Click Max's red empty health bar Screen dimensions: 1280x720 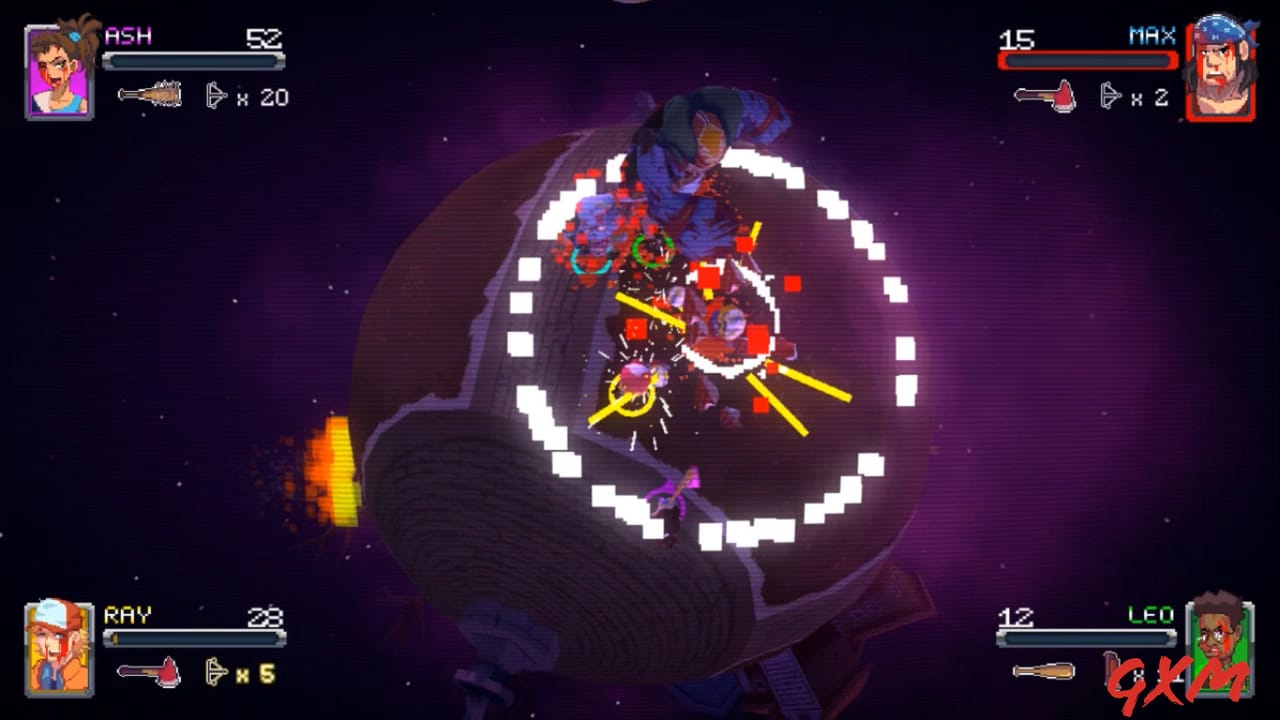coord(1087,61)
